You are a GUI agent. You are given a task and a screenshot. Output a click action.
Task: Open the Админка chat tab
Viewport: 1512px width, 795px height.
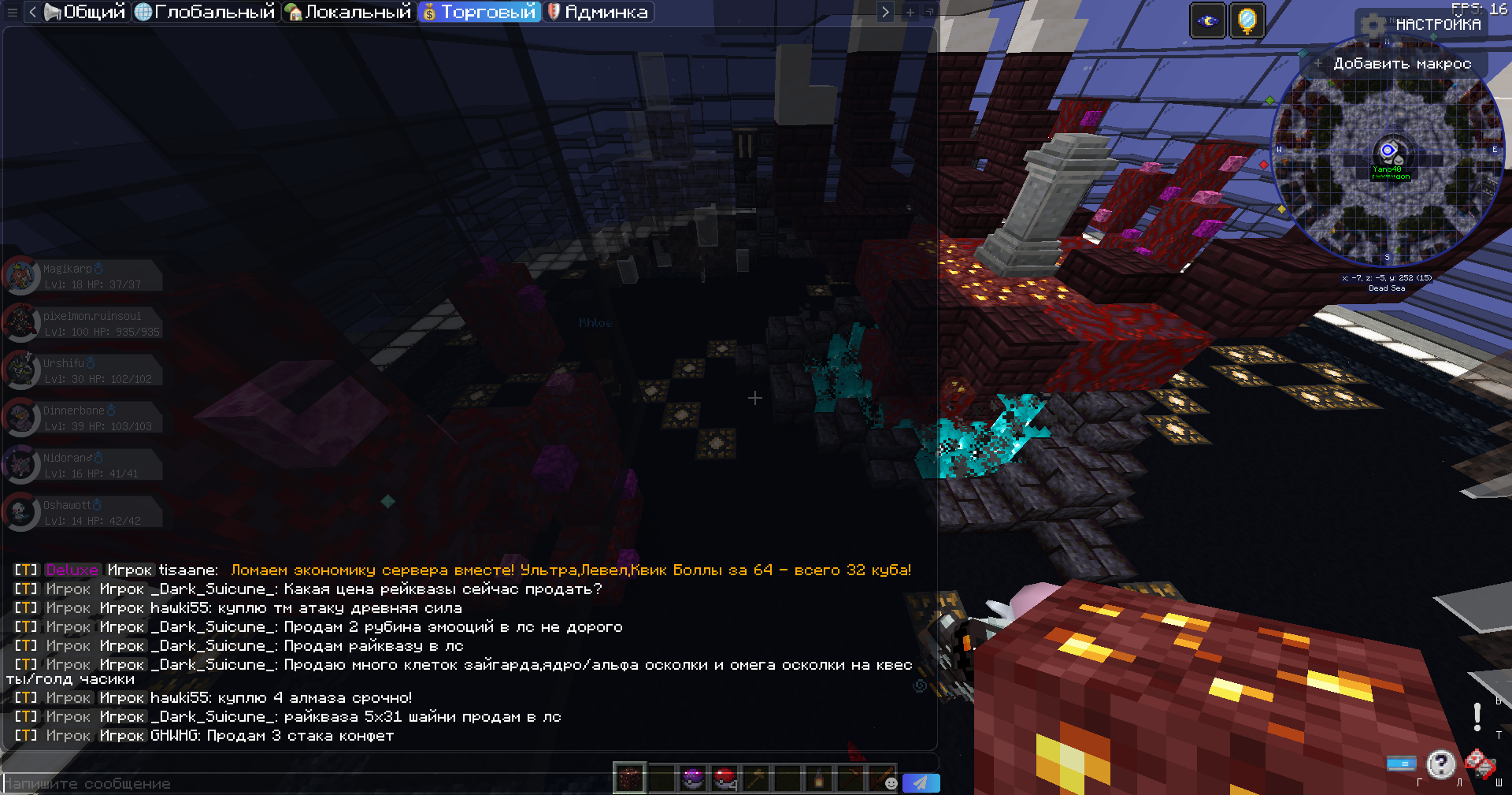[598, 12]
